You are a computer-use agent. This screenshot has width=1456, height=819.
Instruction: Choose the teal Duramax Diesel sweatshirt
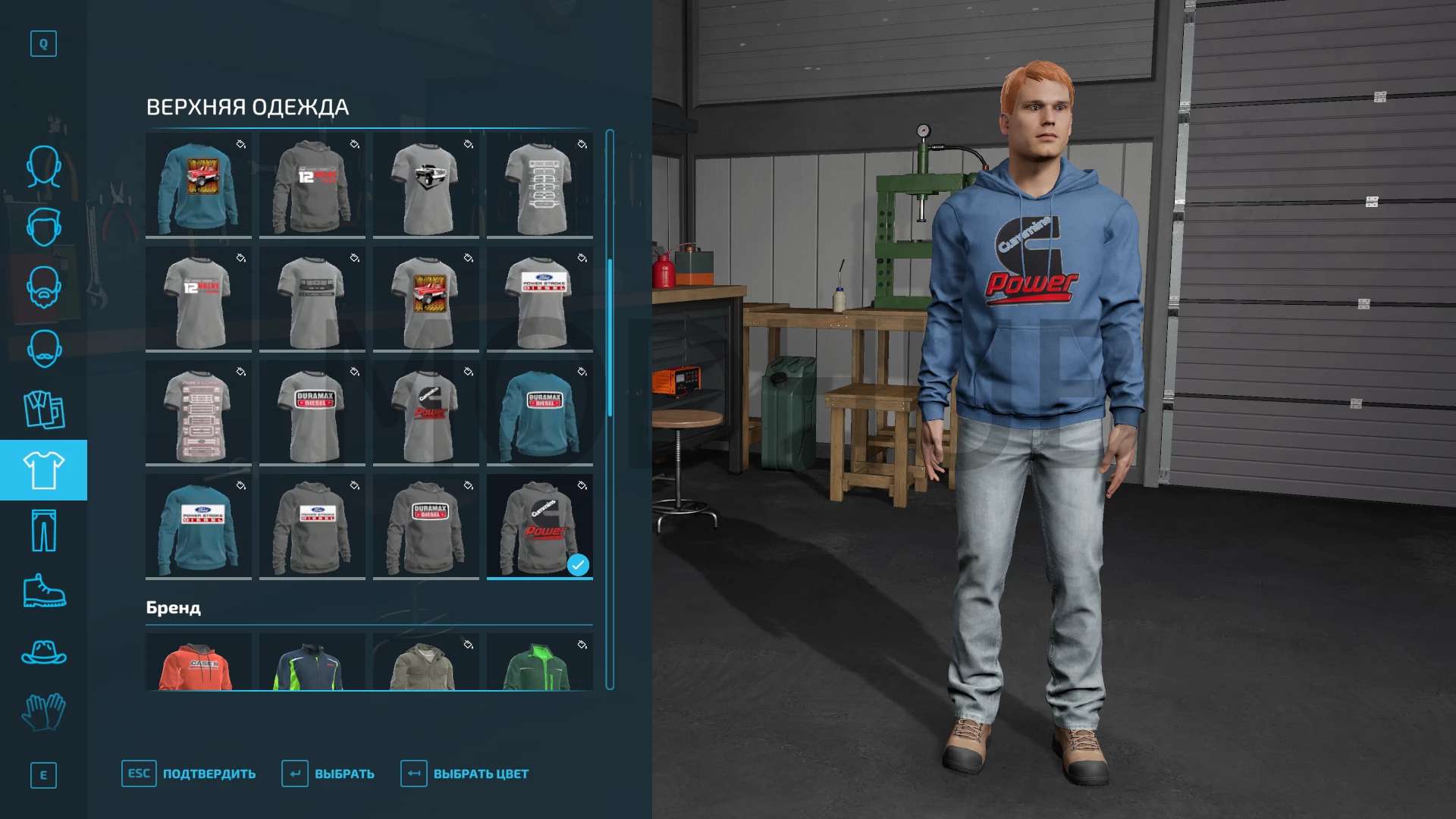point(540,413)
